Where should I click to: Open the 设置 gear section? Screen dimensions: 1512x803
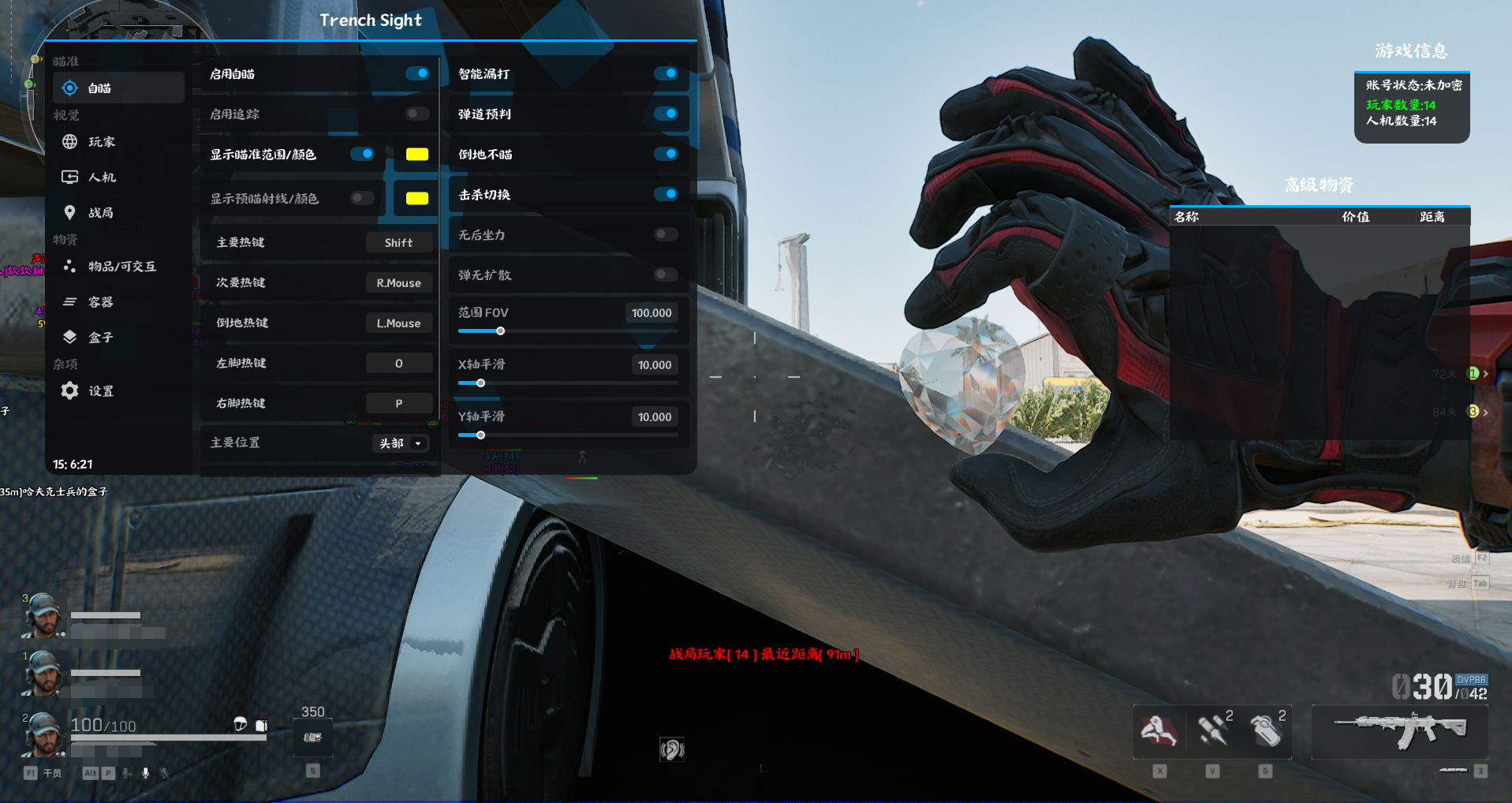point(99,391)
